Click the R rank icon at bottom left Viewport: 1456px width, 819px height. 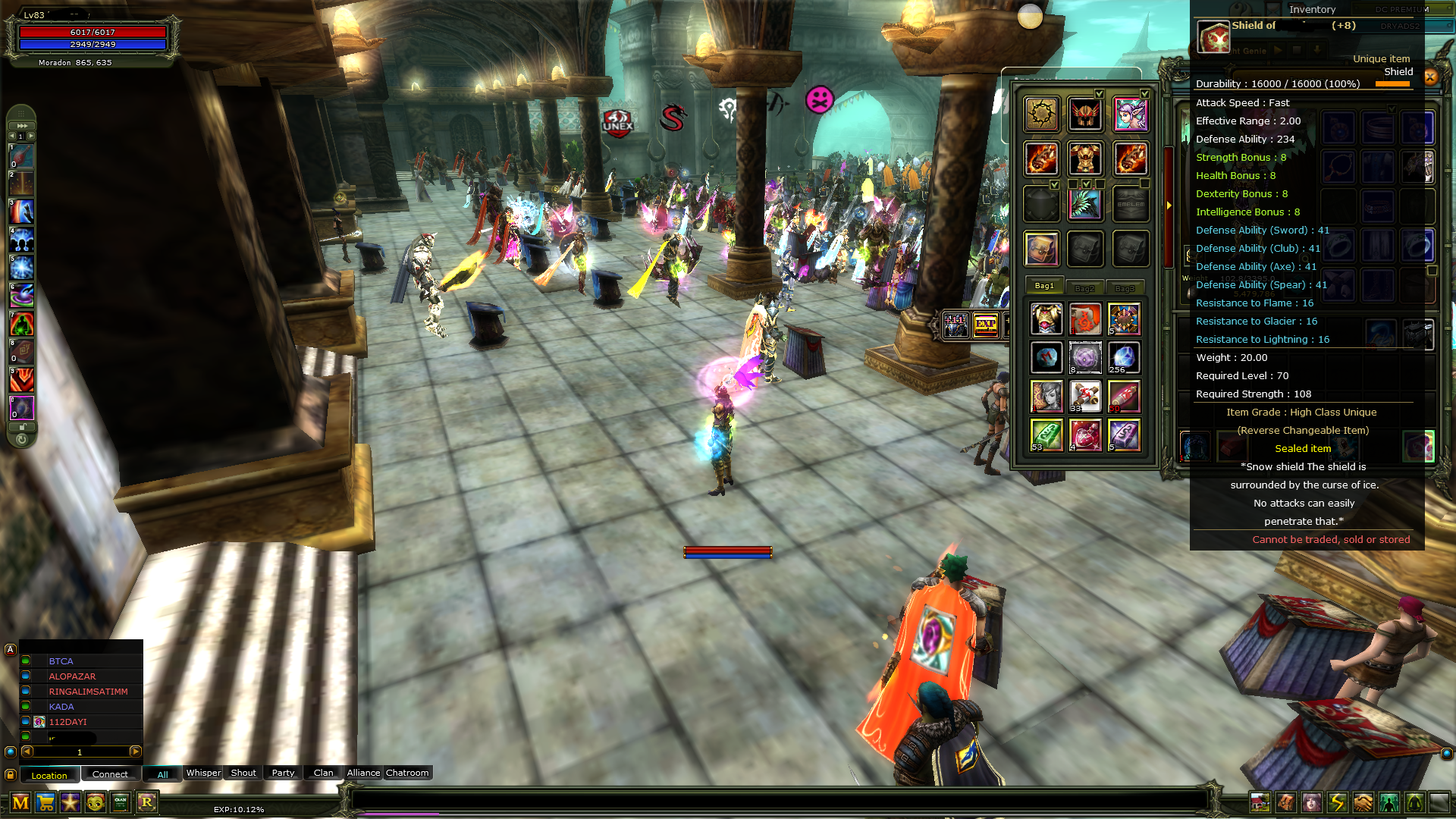tap(146, 802)
